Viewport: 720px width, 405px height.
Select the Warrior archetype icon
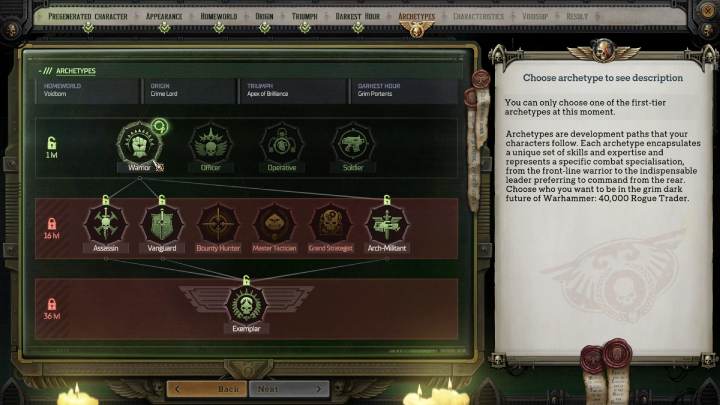pyautogui.click(x=139, y=143)
